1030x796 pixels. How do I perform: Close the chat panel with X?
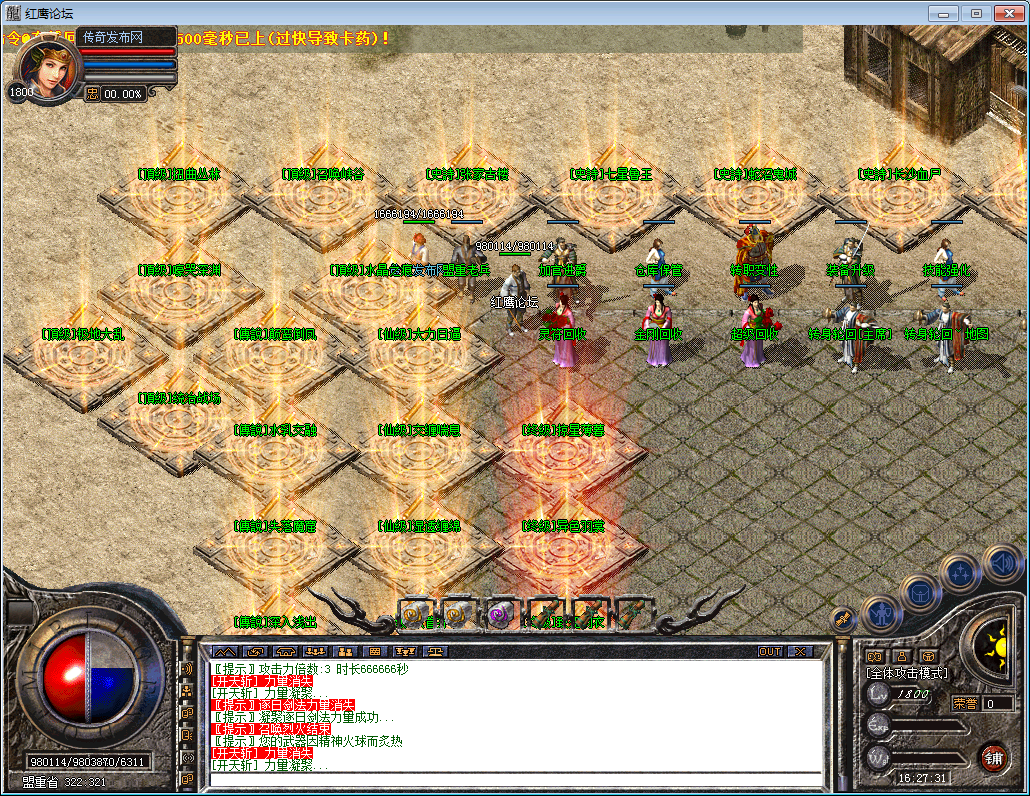coord(799,651)
